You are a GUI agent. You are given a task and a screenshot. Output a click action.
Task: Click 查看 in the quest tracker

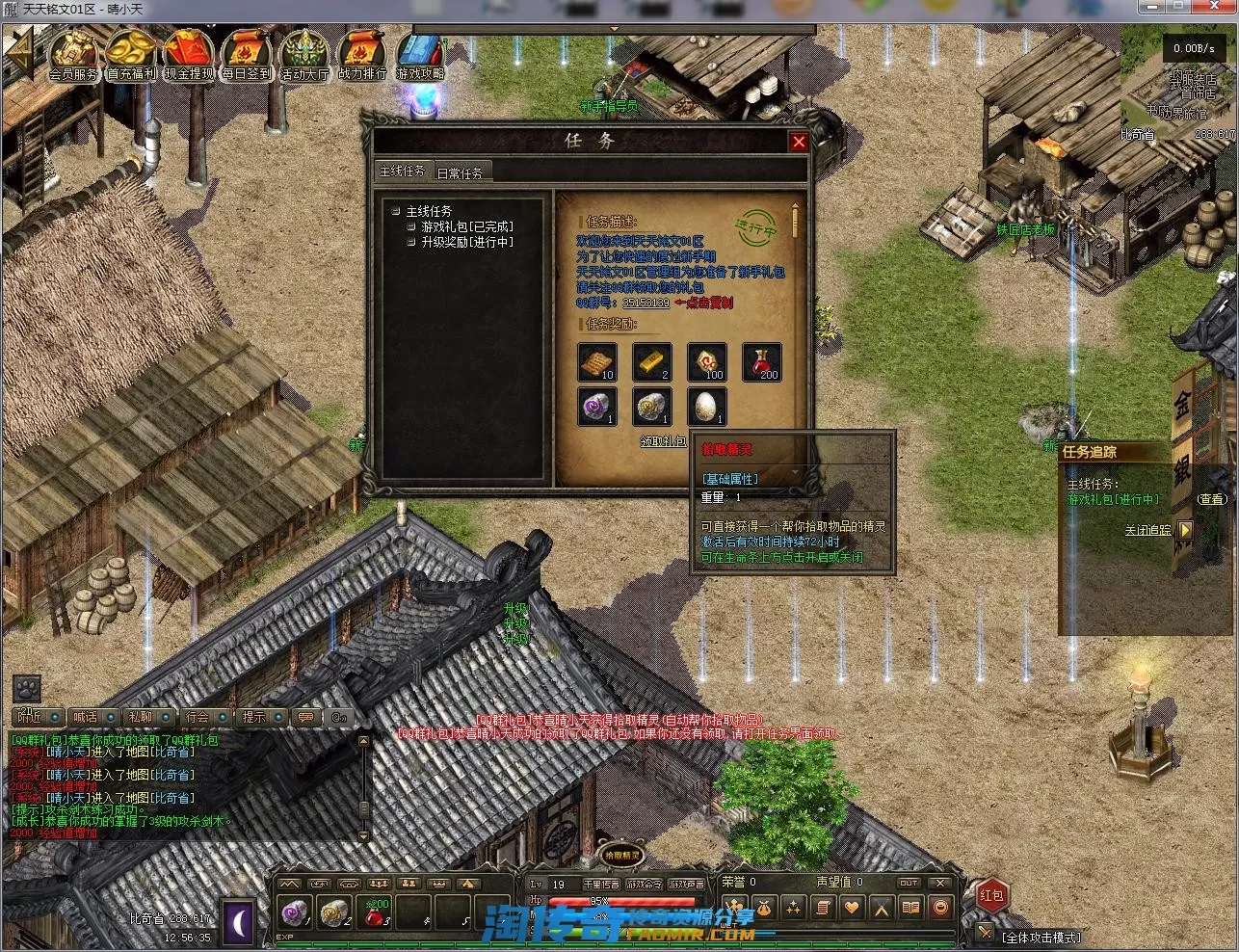1212,499
